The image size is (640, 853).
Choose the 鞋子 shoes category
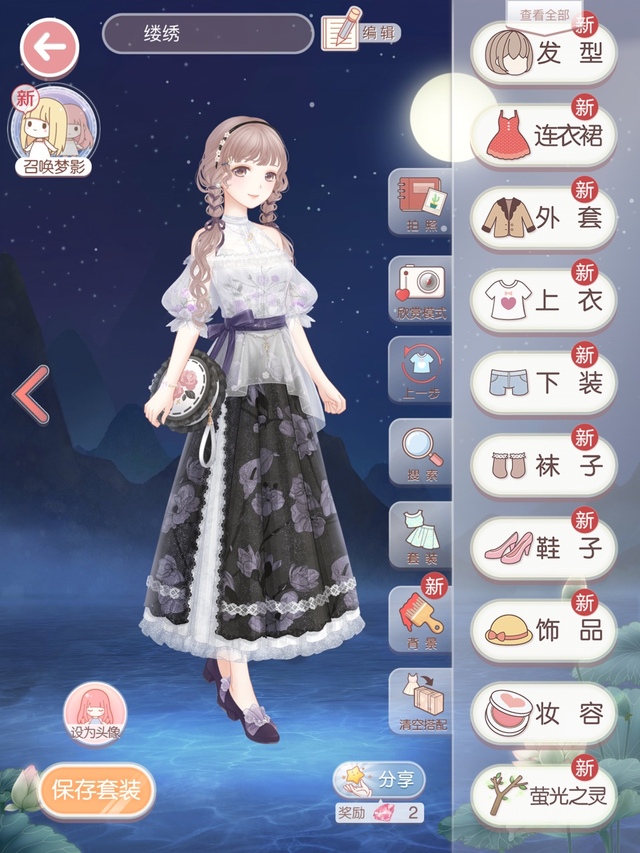[x=544, y=547]
